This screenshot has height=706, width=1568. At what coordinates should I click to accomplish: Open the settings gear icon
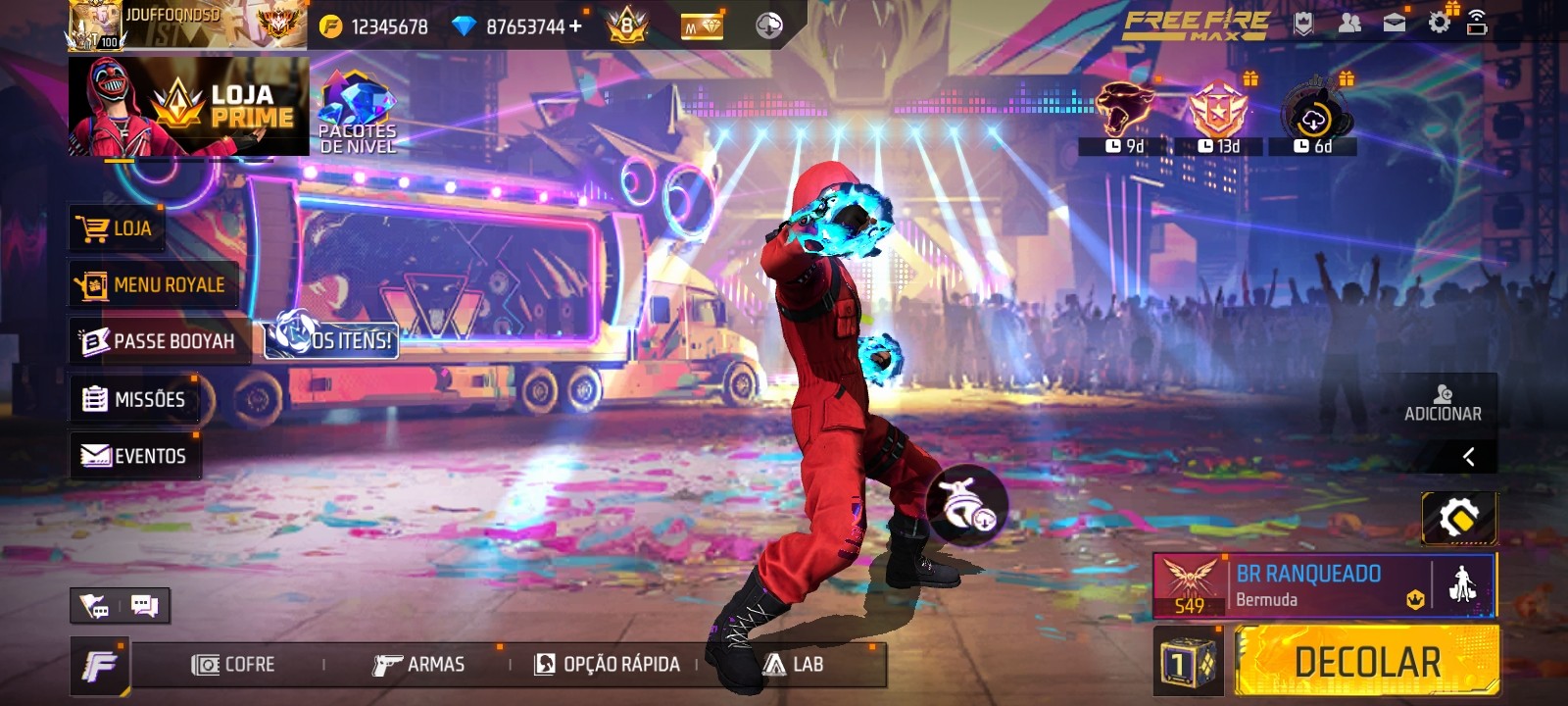(1439, 23)
